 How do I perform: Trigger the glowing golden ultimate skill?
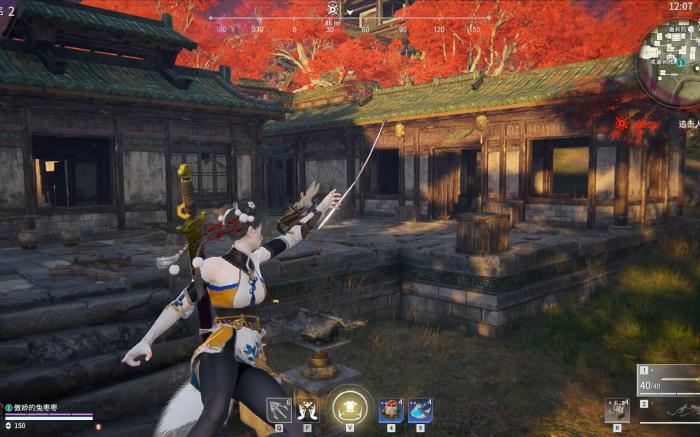[349, 407]
